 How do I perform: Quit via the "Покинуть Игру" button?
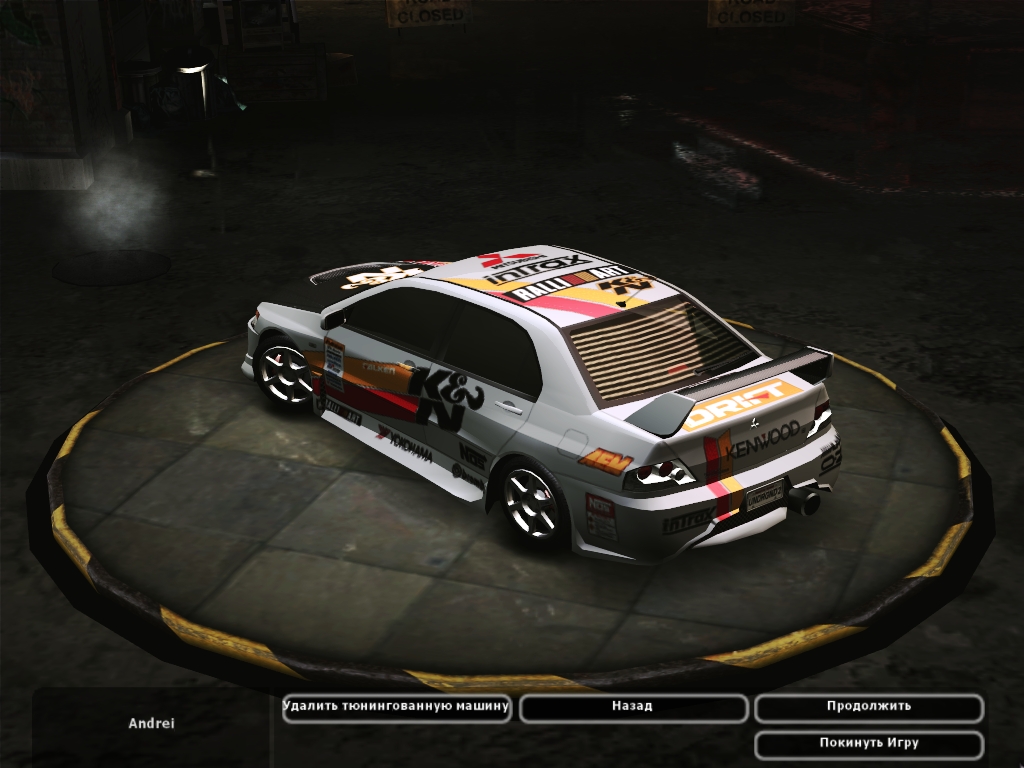pos(868,744)
